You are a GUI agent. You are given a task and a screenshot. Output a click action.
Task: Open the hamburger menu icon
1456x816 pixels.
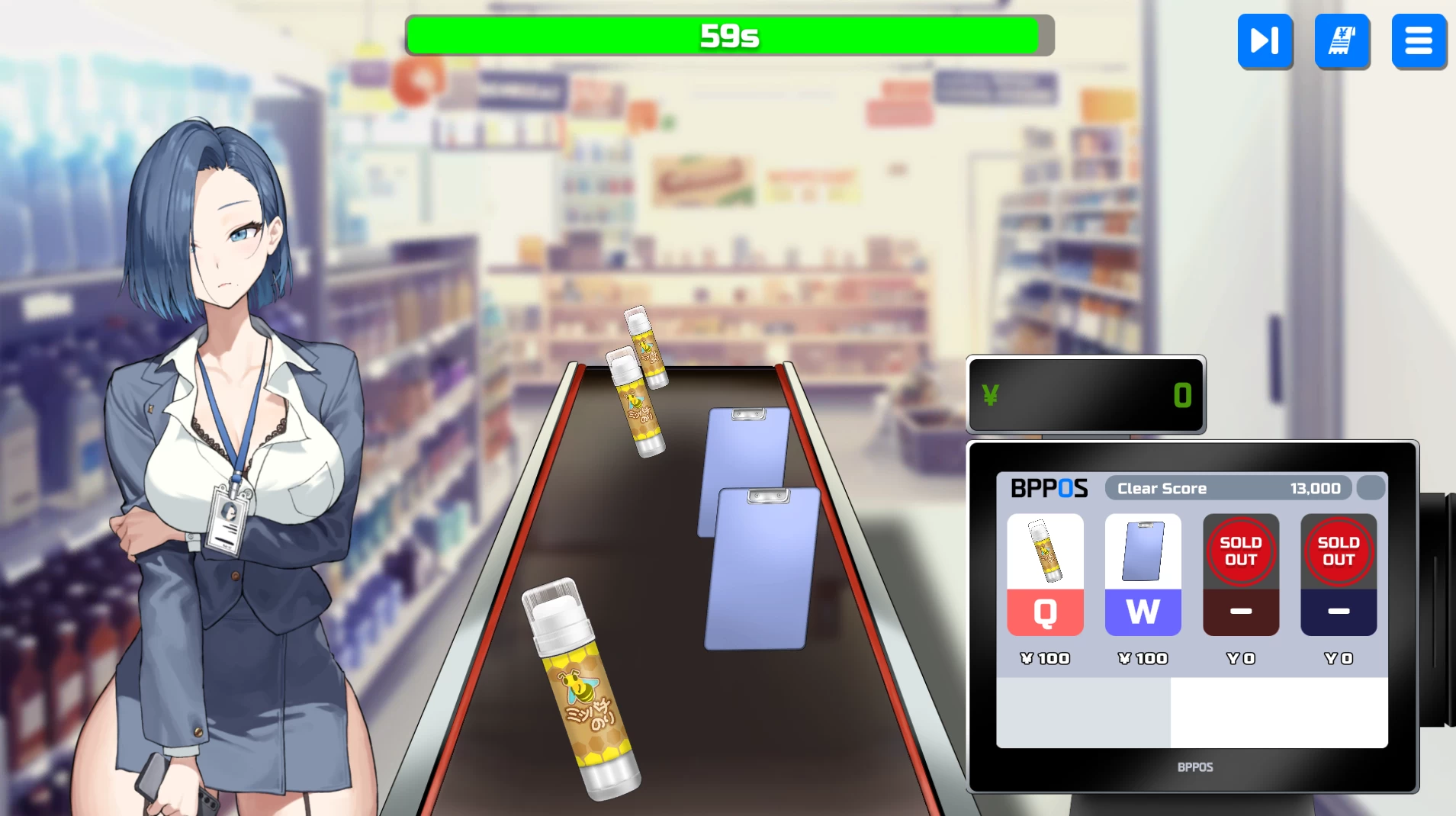tap(1419, 41)
